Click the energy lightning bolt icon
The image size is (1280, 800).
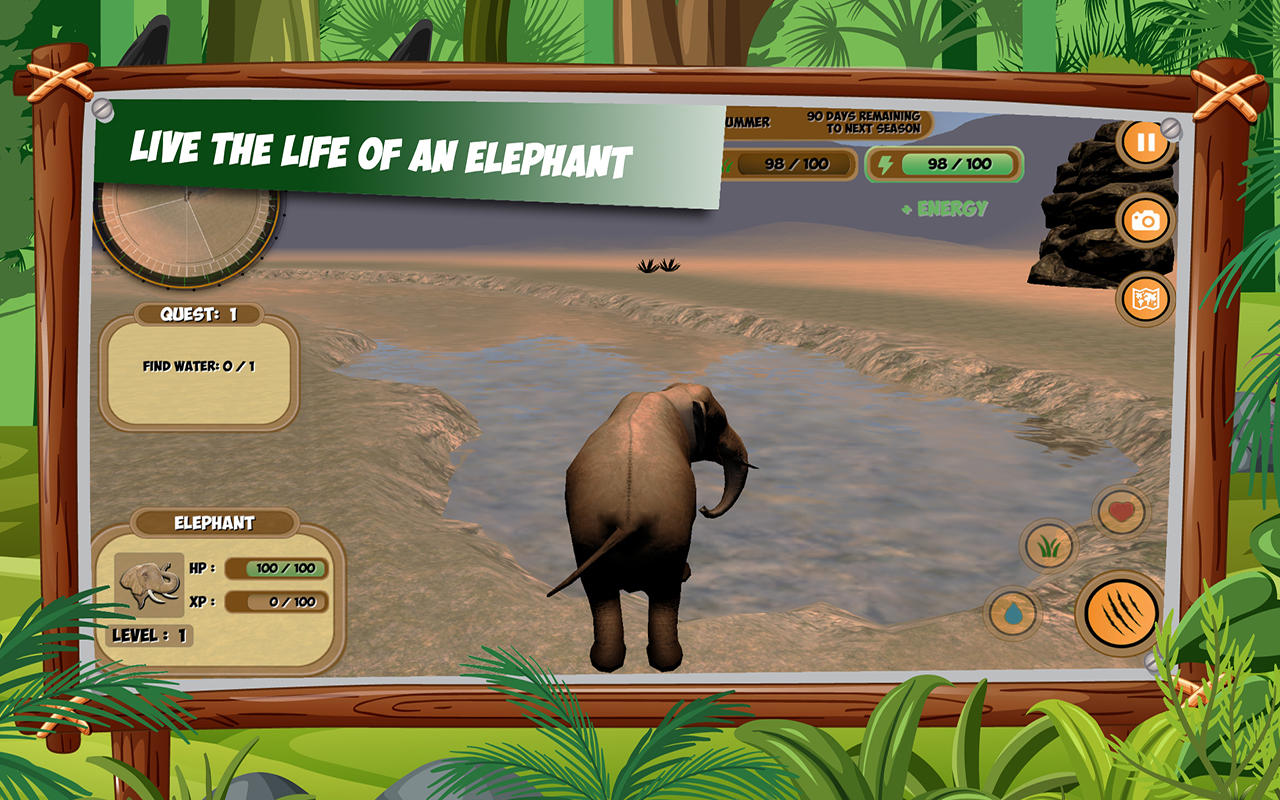886,163
